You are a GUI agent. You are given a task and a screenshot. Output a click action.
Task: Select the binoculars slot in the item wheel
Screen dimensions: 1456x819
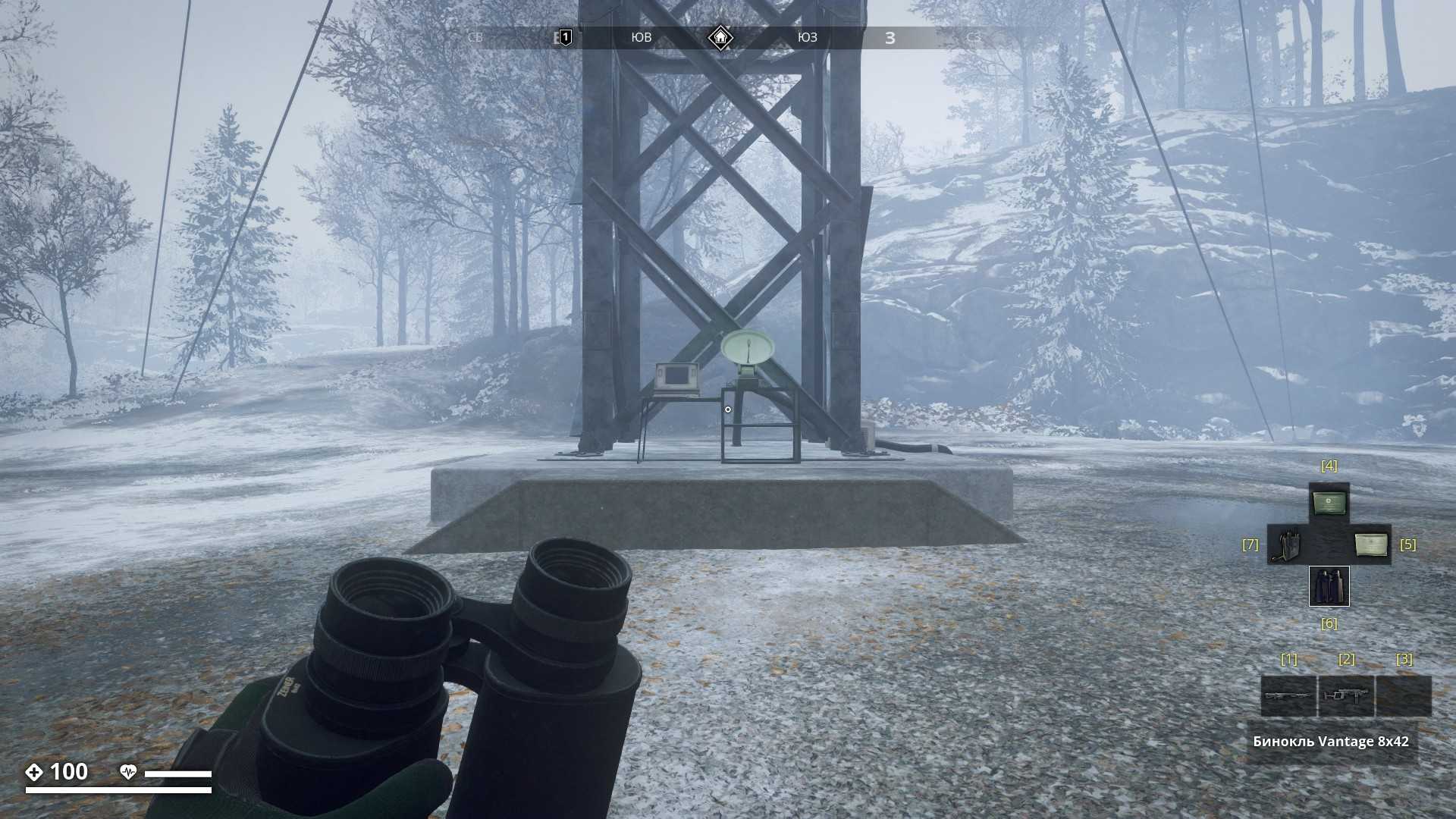pyautogui.click(x=1329, y=586)
